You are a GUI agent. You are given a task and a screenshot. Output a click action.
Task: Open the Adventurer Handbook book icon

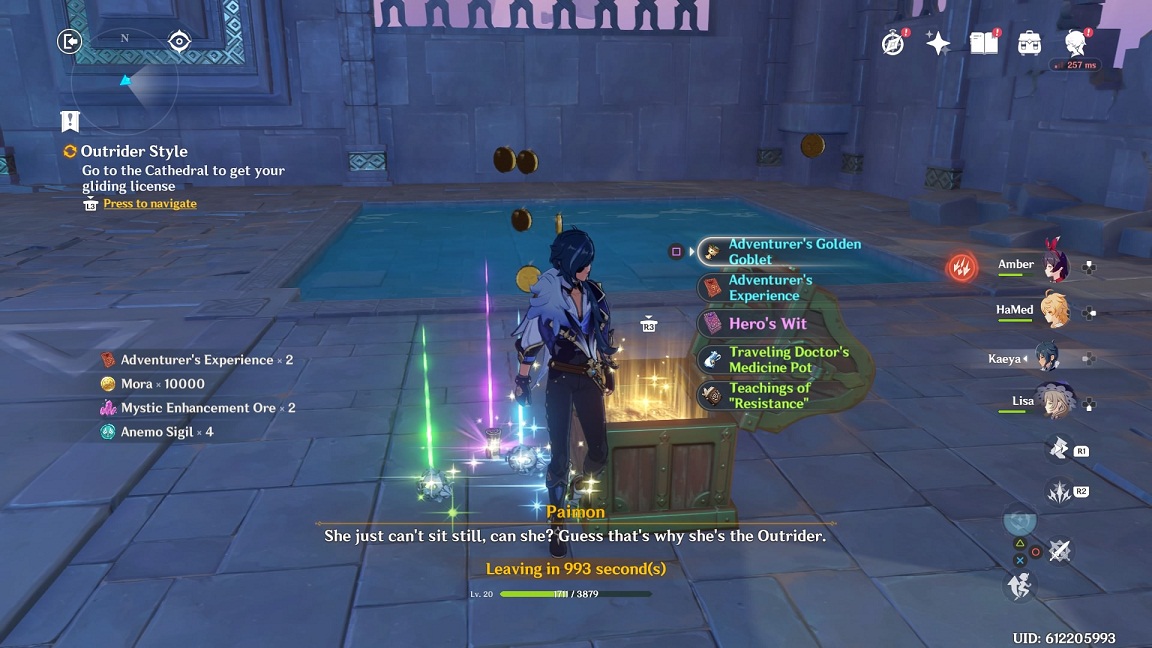pyautogui.click(x=984, y=43)
